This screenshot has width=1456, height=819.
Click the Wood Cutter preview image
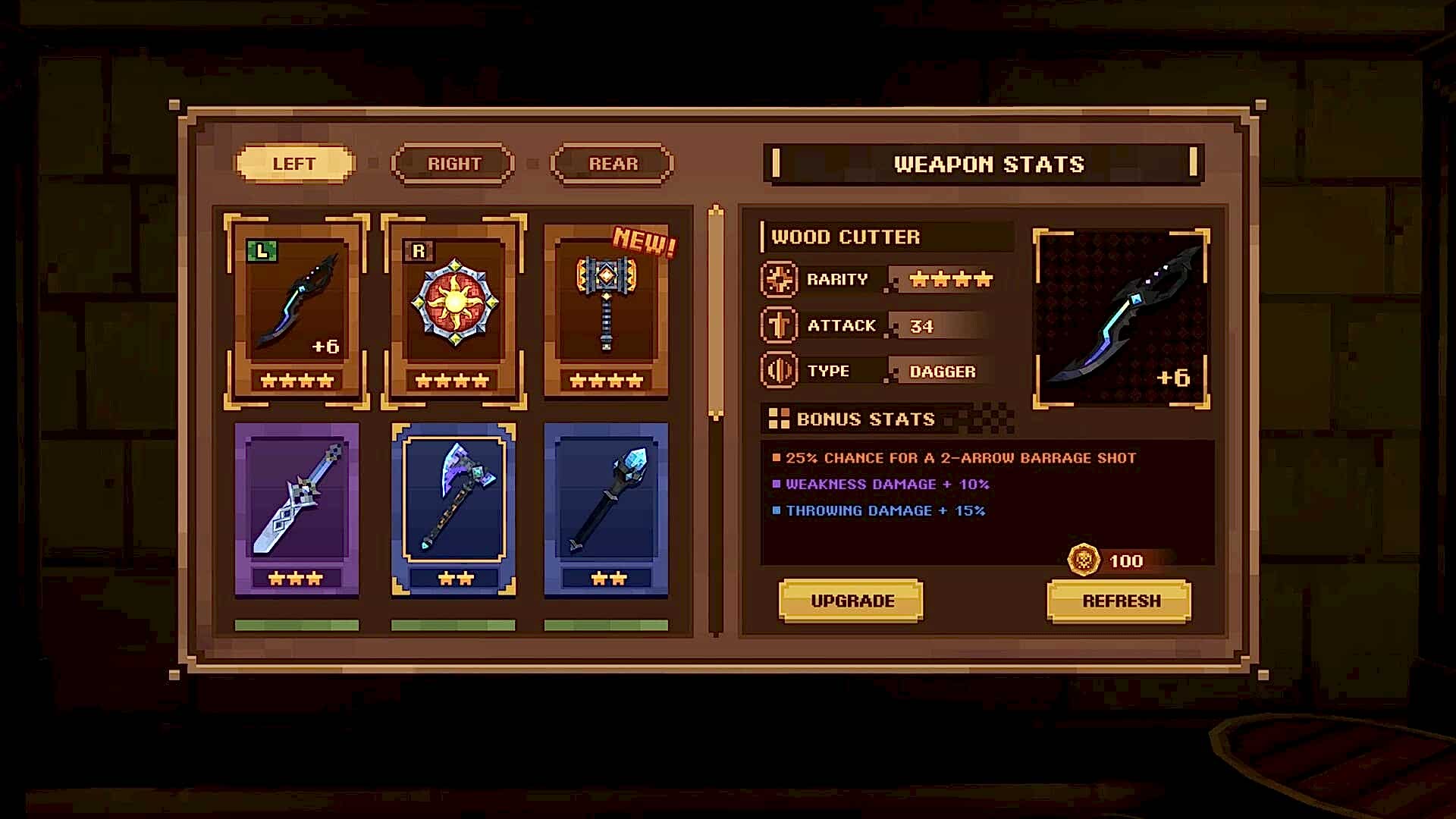click(1121, 318)
